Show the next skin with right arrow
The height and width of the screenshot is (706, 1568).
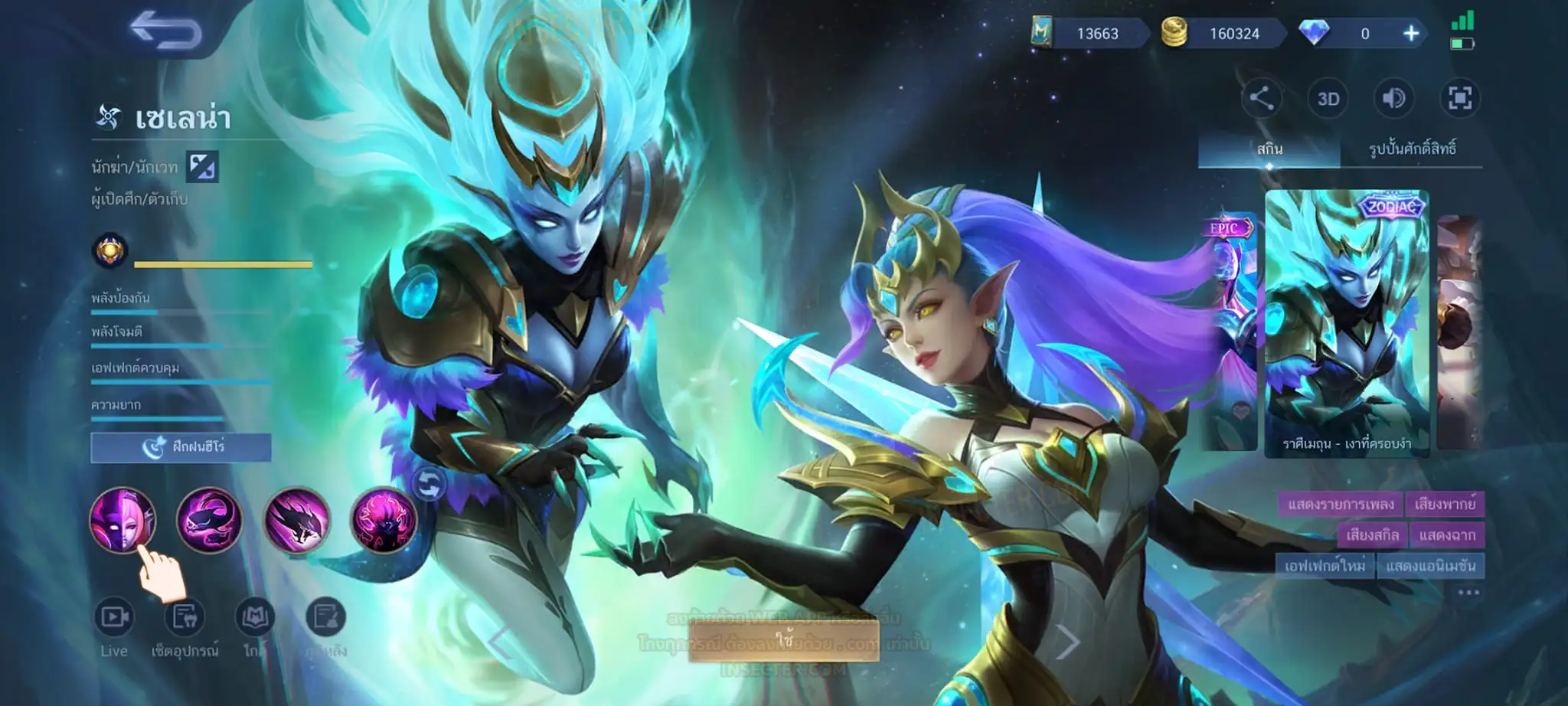click(1067, 642)
